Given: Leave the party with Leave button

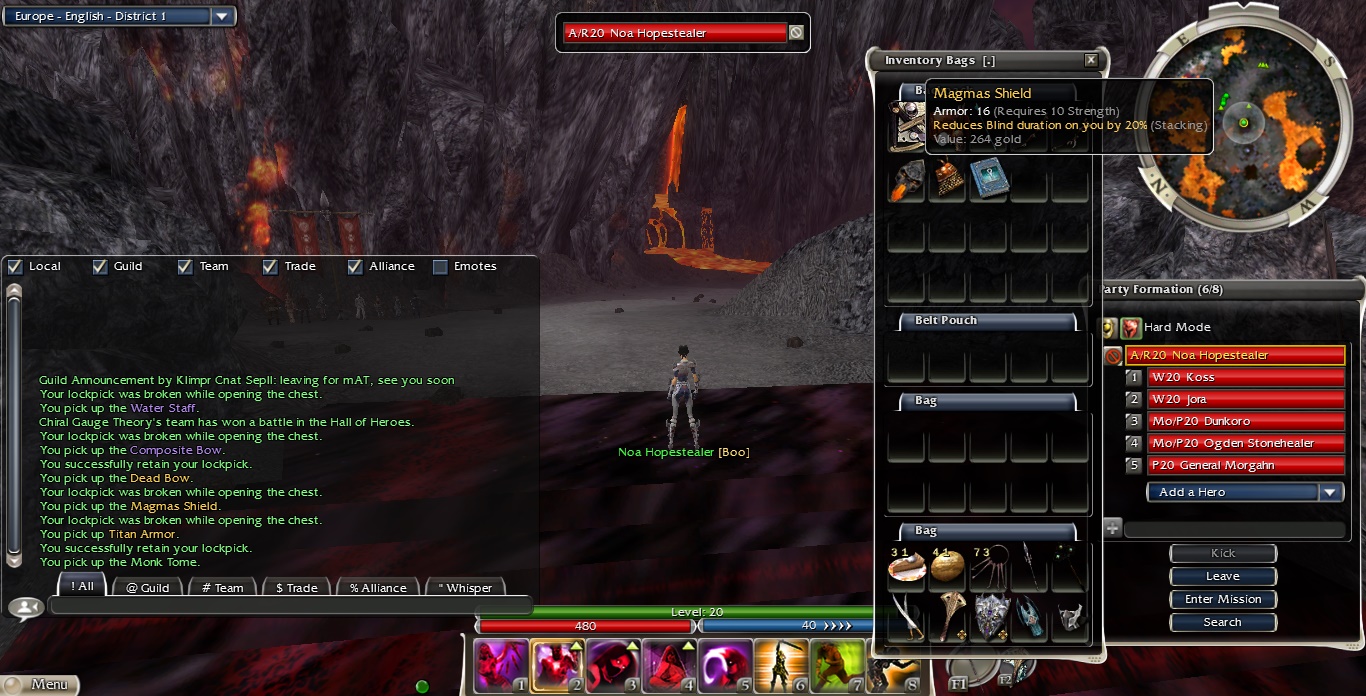Looking at the screenshot, I should pos(1222,576).
